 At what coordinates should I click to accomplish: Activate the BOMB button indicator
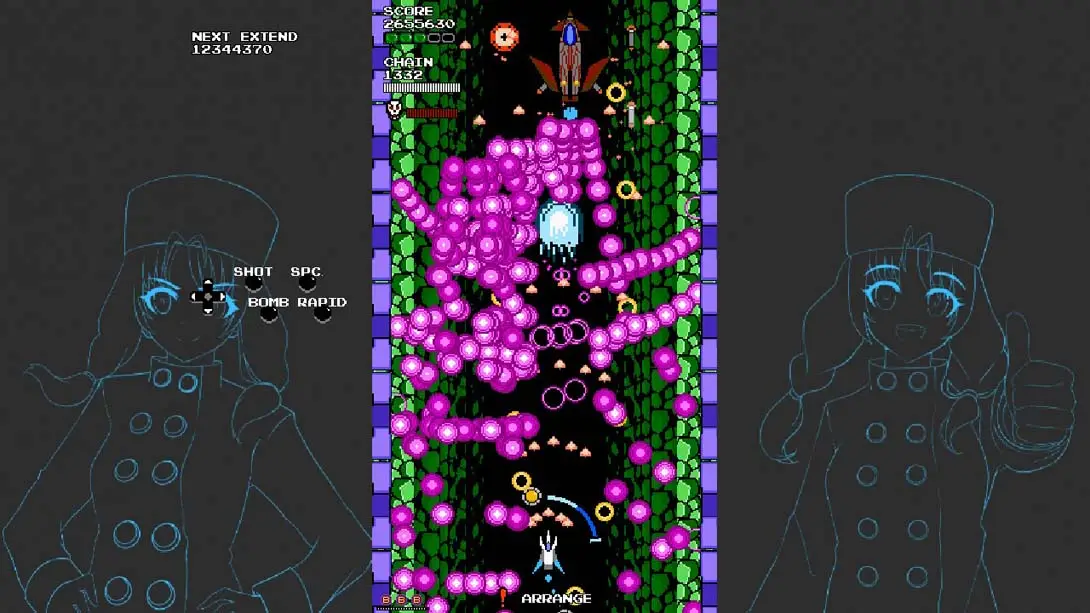pos(268,314)
